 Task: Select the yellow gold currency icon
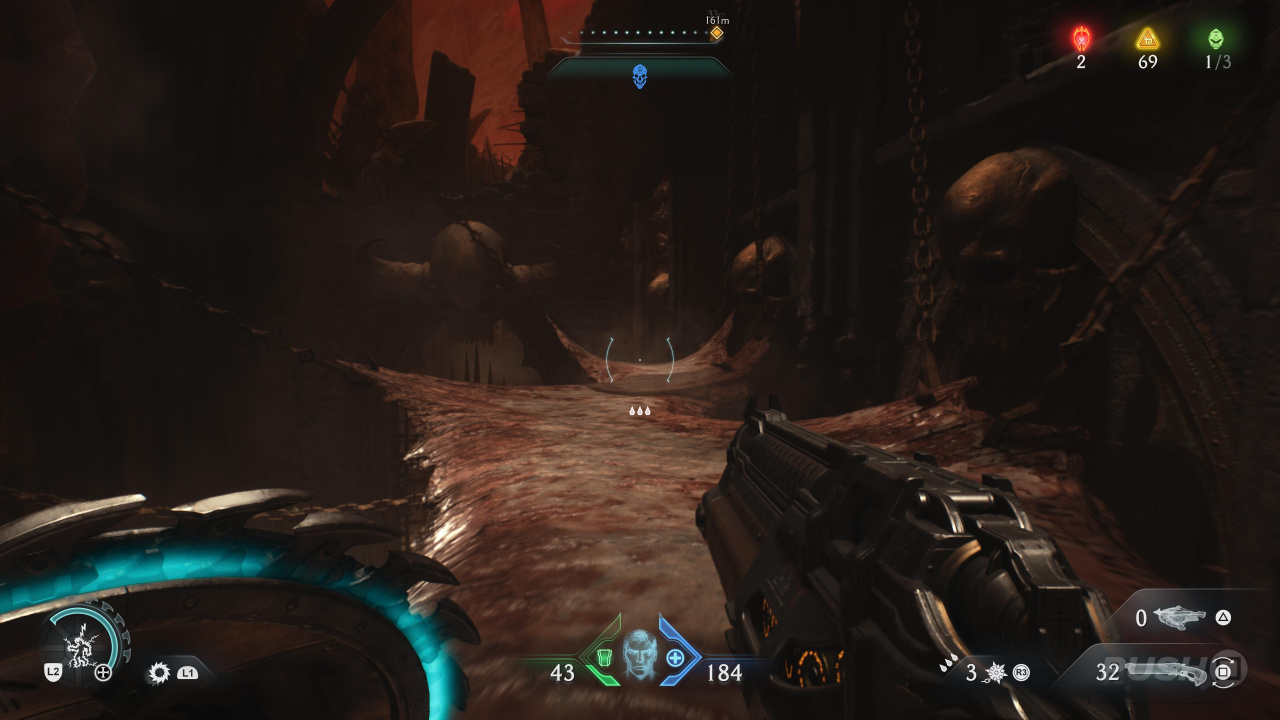tap(1147, 38)
